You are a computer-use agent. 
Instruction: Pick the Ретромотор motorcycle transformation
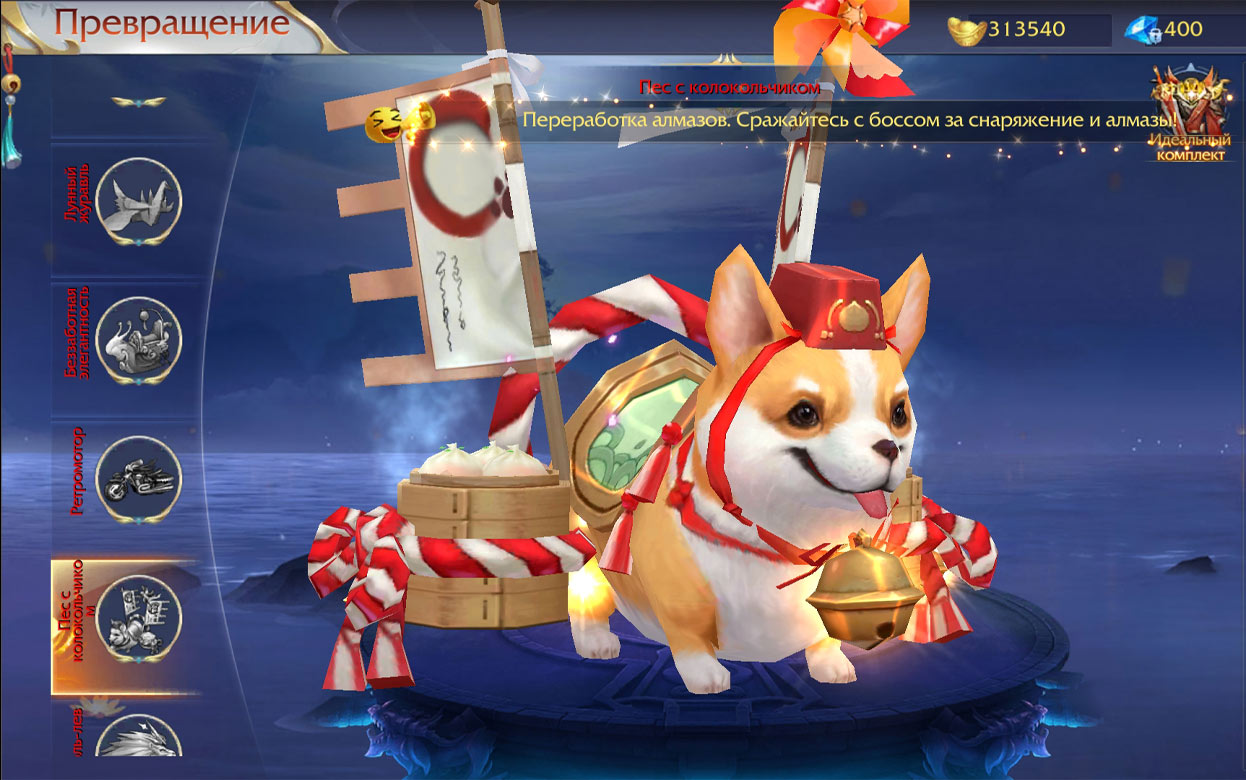140,479
